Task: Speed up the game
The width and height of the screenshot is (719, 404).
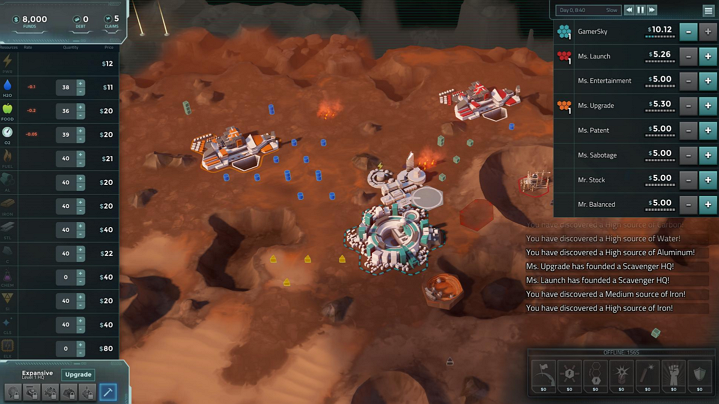Action: click(x=652, y=10)
